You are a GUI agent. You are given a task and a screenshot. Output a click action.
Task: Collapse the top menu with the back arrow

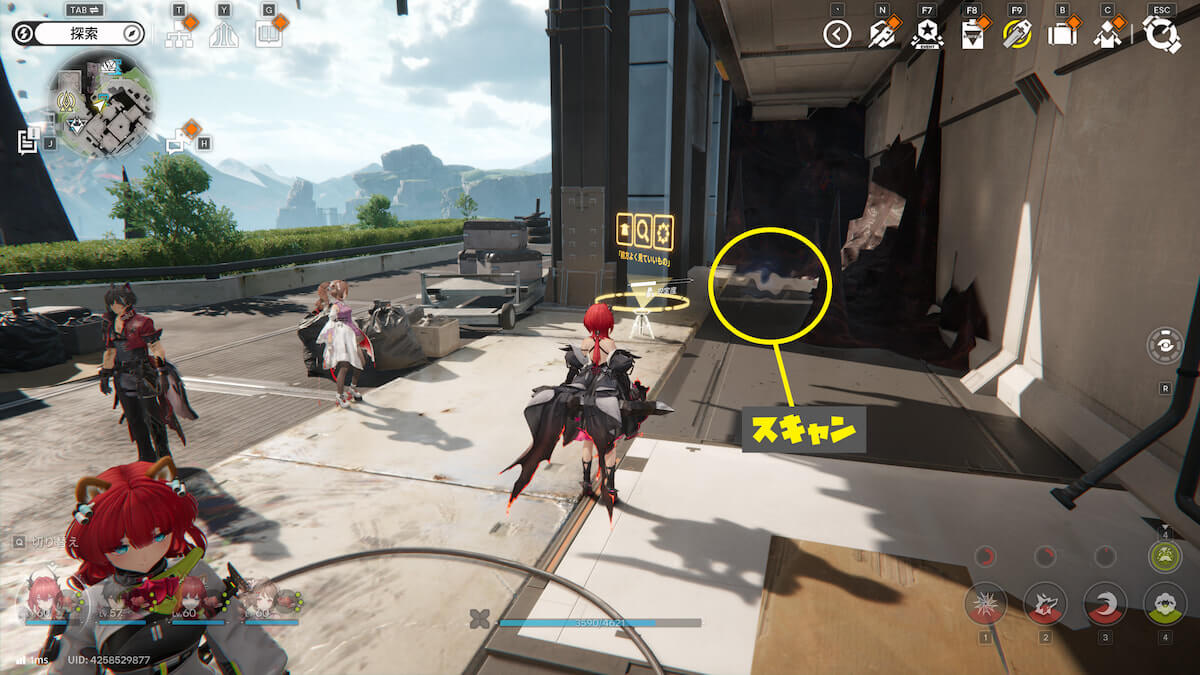[x=837, y=35]
